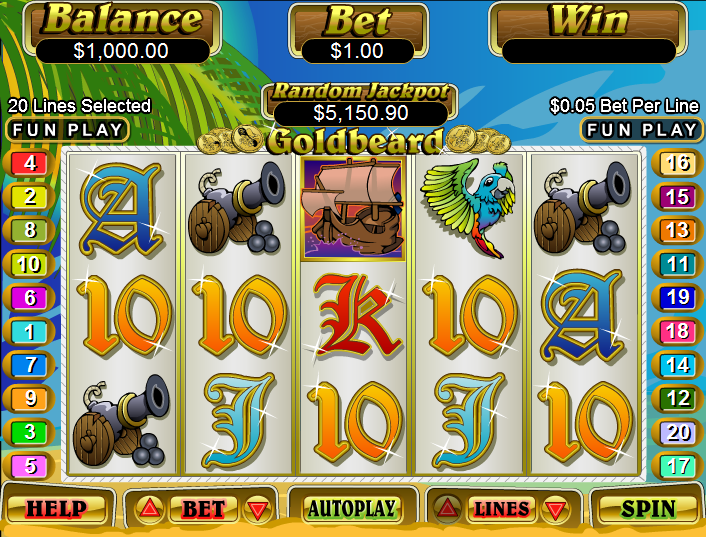The width and height of the screenshot is (706, 537).
Task: Select payline 13 marker
Action: click(677, 231)
